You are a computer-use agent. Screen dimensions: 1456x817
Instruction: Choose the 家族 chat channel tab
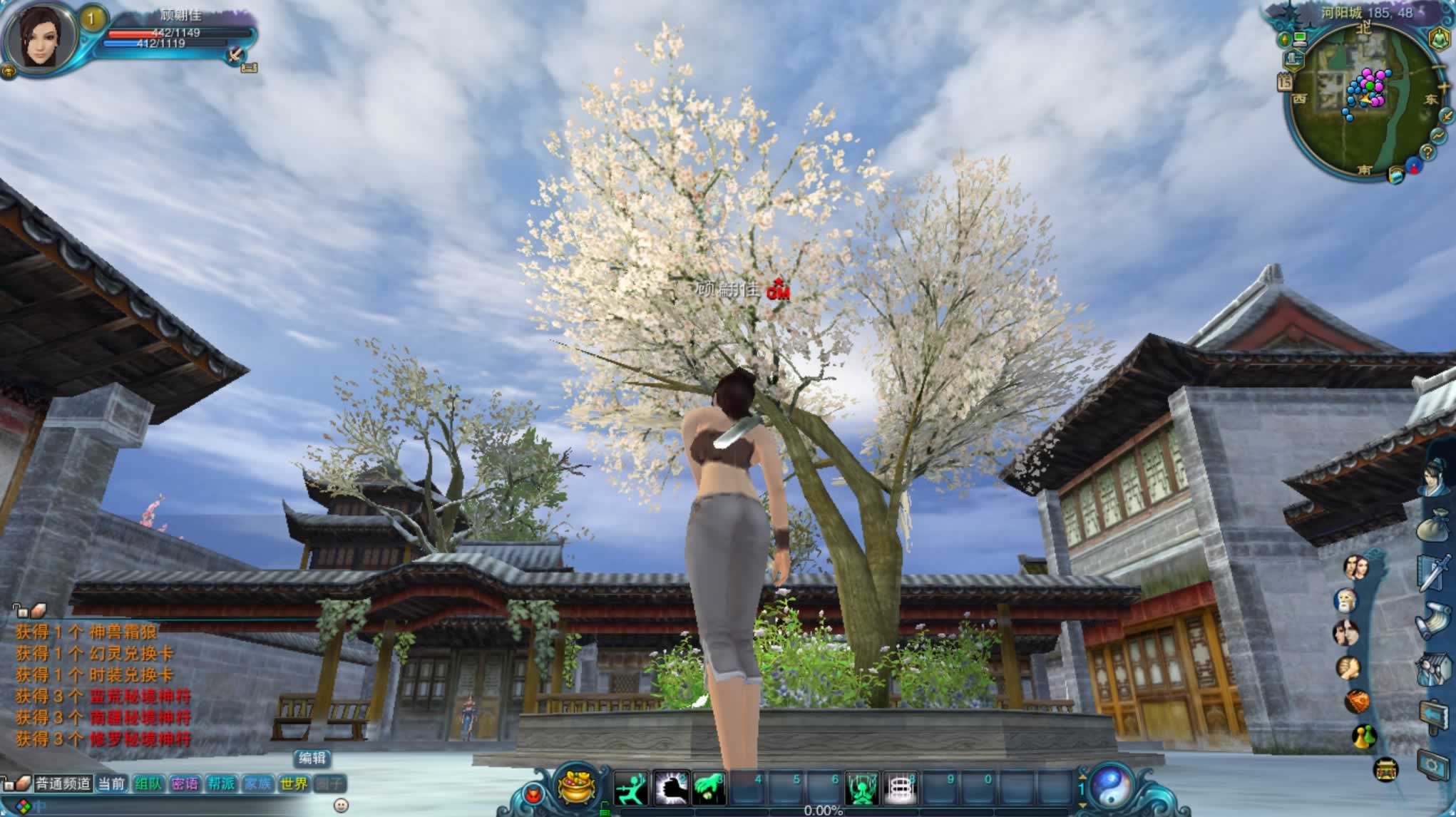(x=257, y=784)
